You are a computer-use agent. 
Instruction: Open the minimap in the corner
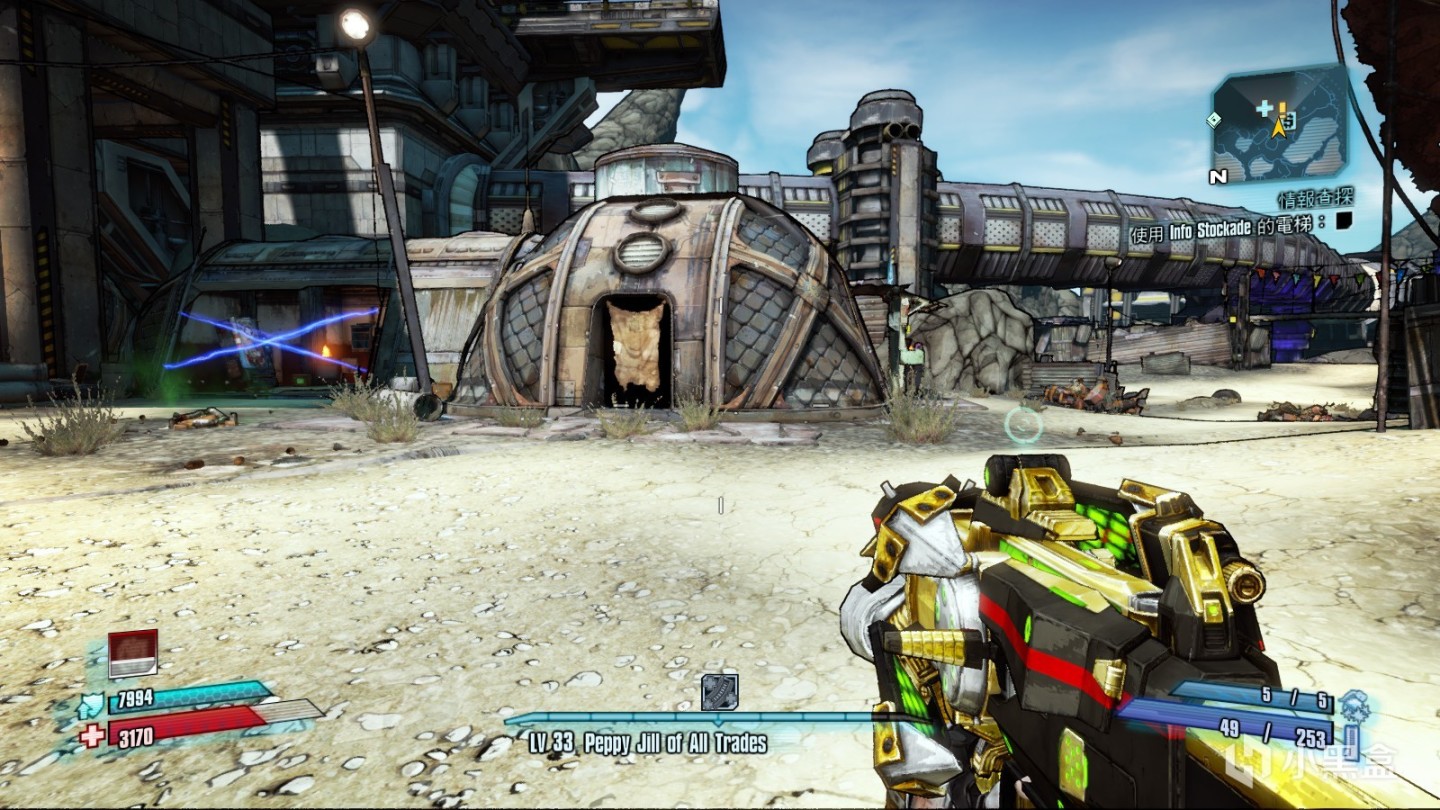(x=1279, y=125)
